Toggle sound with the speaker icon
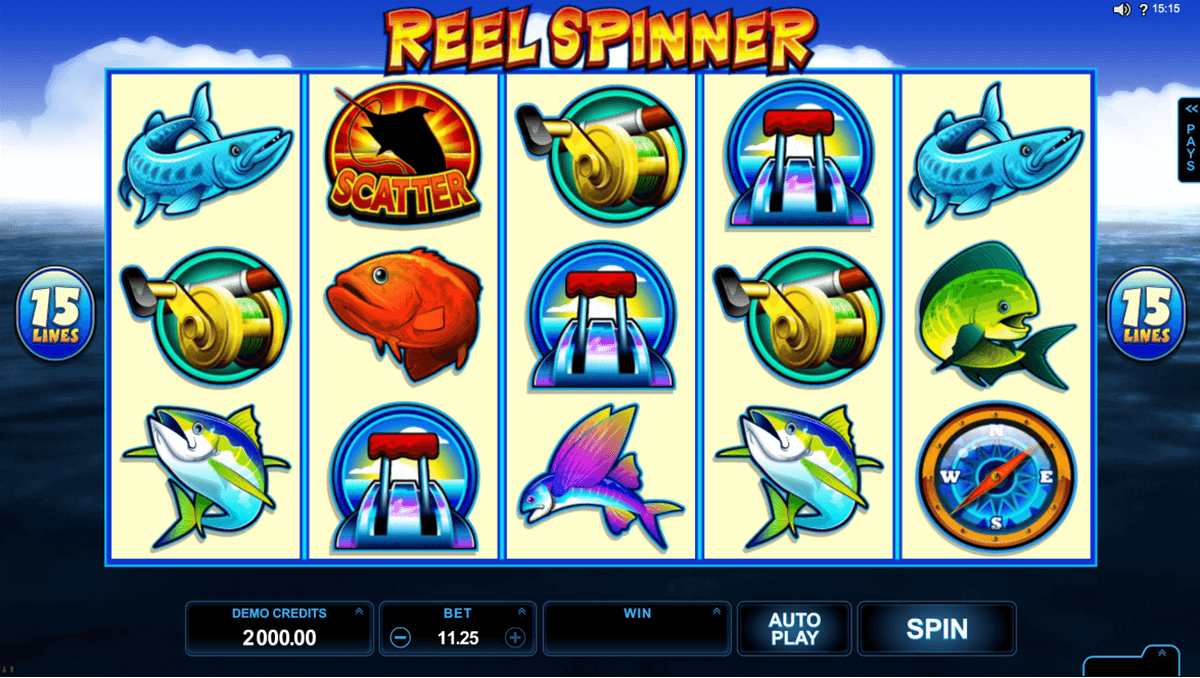1200x678 pixels. tap(1122, 10)
